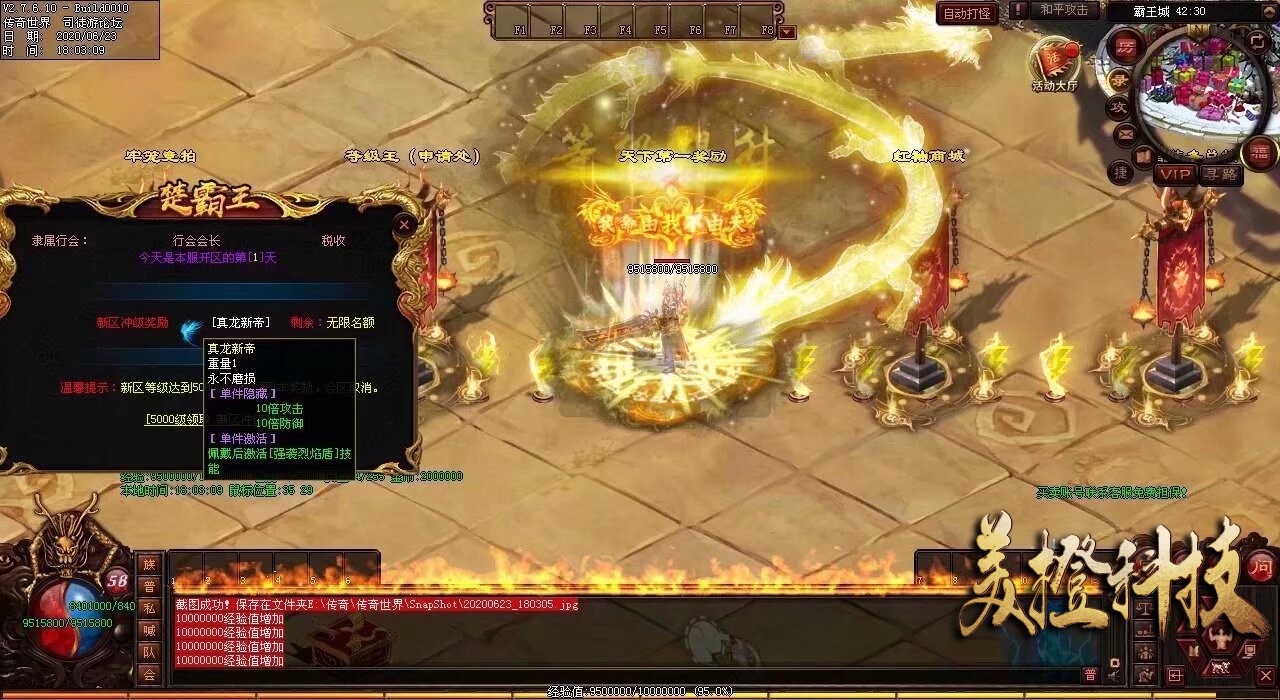
Task: Open the 问 help button
Action: pyautogui.click(x=1262, y=563)
